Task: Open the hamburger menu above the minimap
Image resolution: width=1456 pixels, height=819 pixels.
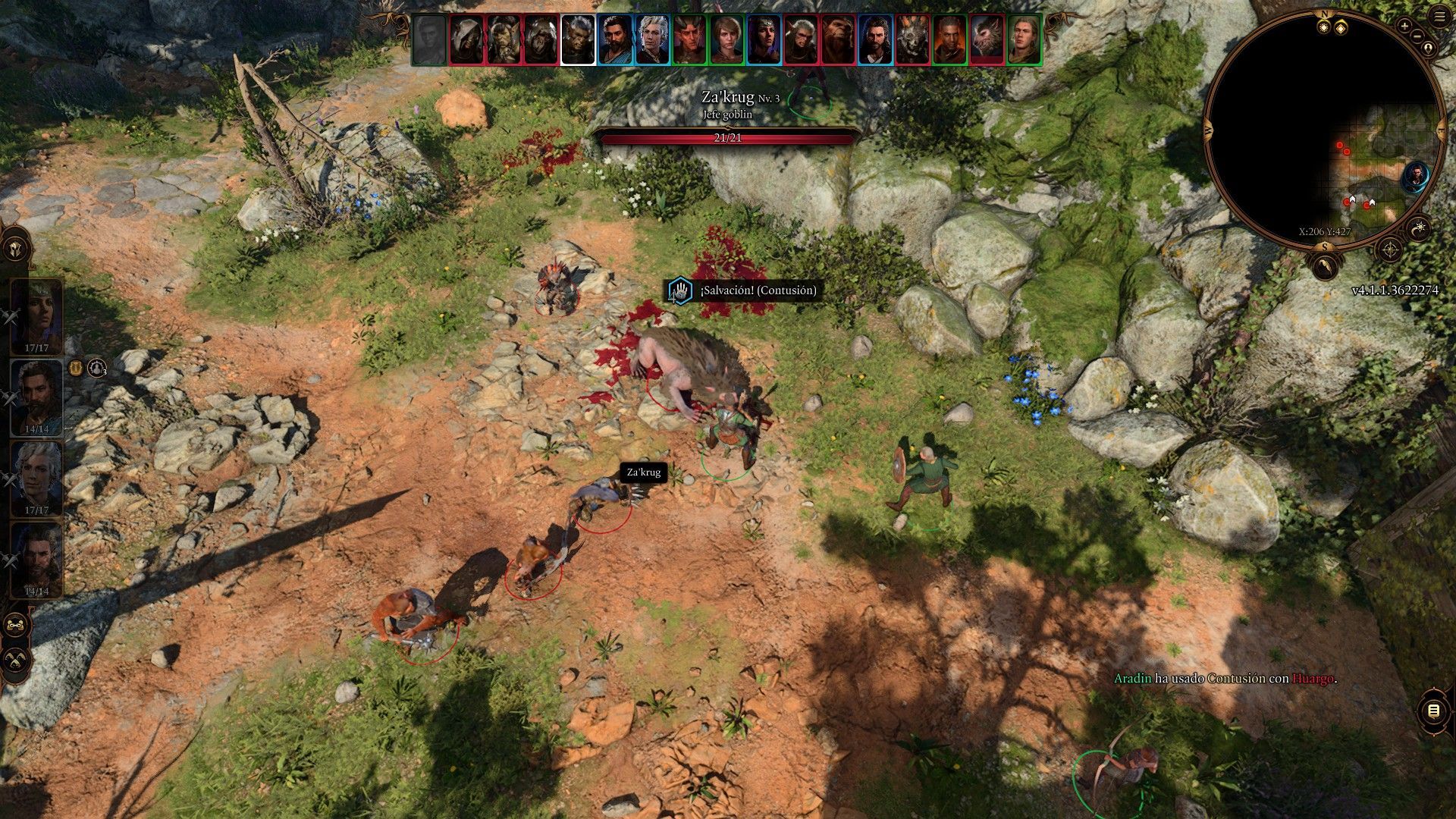Action: tap(1440, 17)
